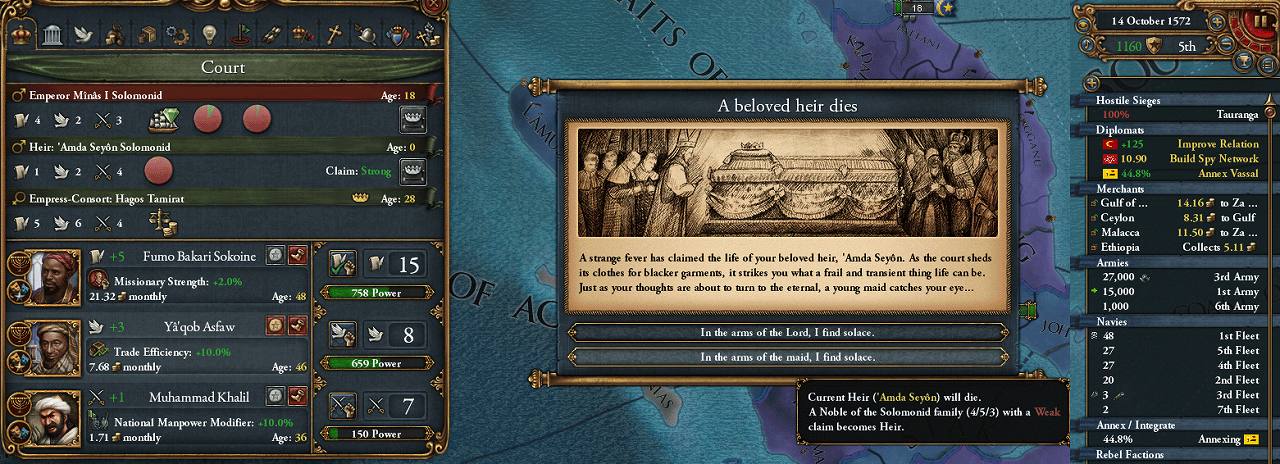Toggle the game pause button
The height and width of the screenshot is (464, 1280).
tap(1258, 21)
